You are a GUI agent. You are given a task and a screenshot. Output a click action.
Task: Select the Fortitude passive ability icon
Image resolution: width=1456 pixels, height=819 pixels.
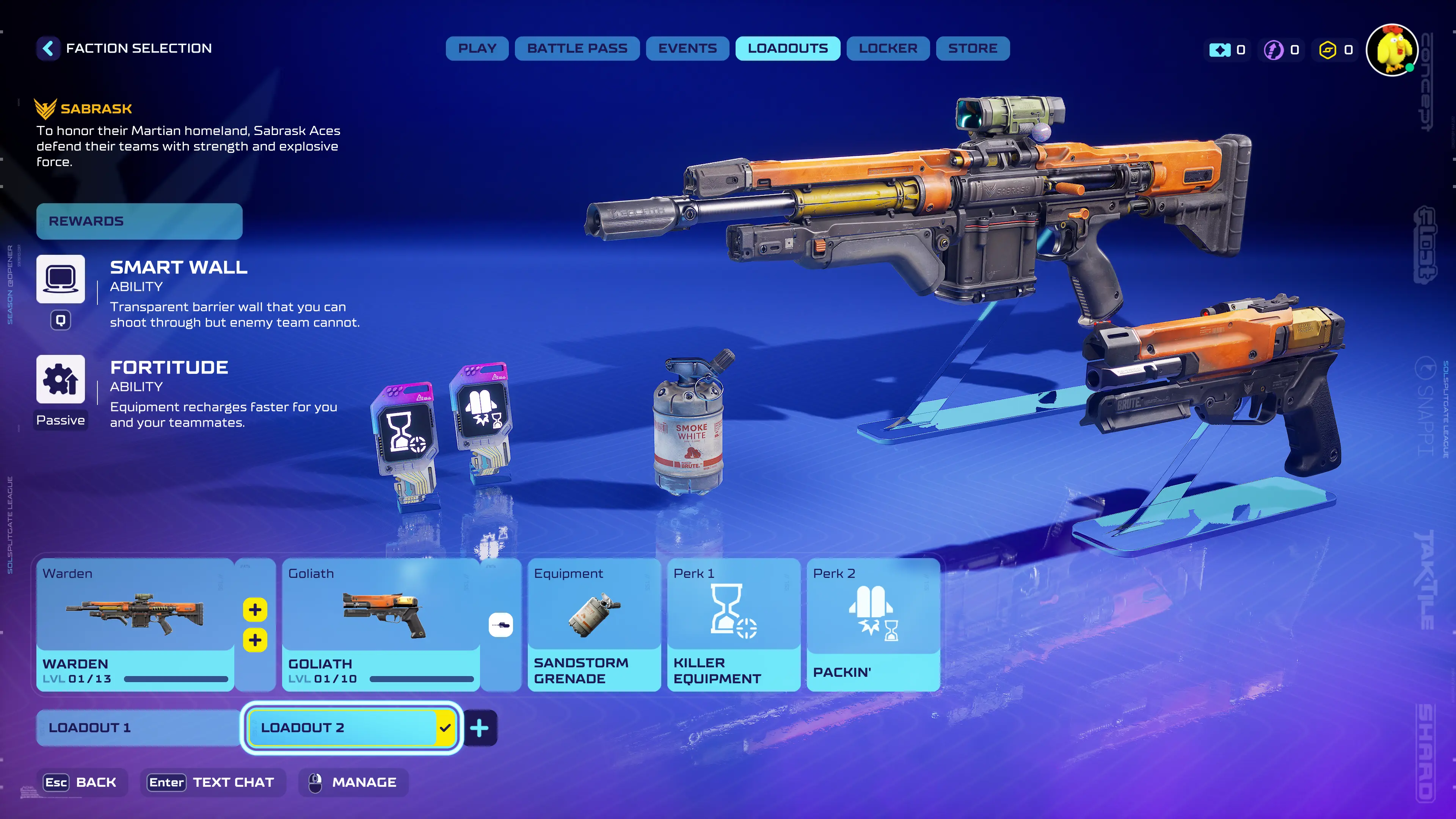(61, 379)
